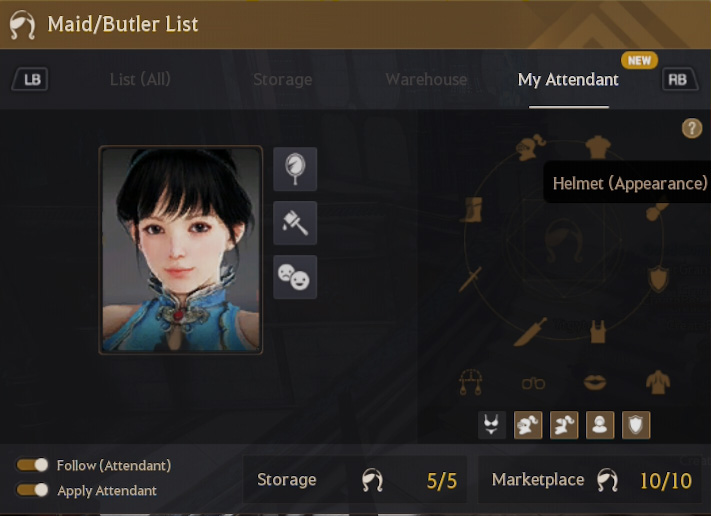Select the earrings accessory slot

pyautogui.click(x=468, y=383)
